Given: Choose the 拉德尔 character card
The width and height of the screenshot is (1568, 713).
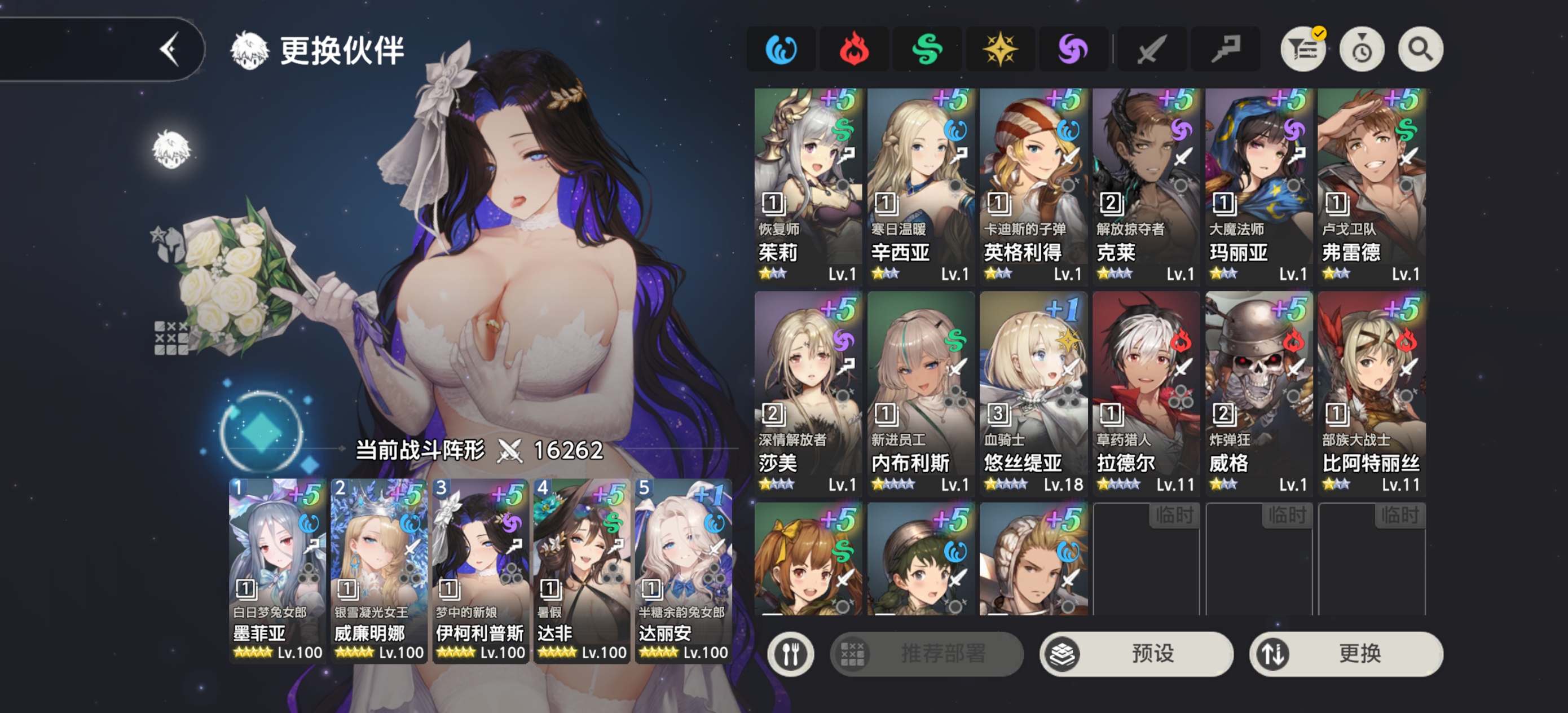Looking at the screenshot, I should (1146, 393).
